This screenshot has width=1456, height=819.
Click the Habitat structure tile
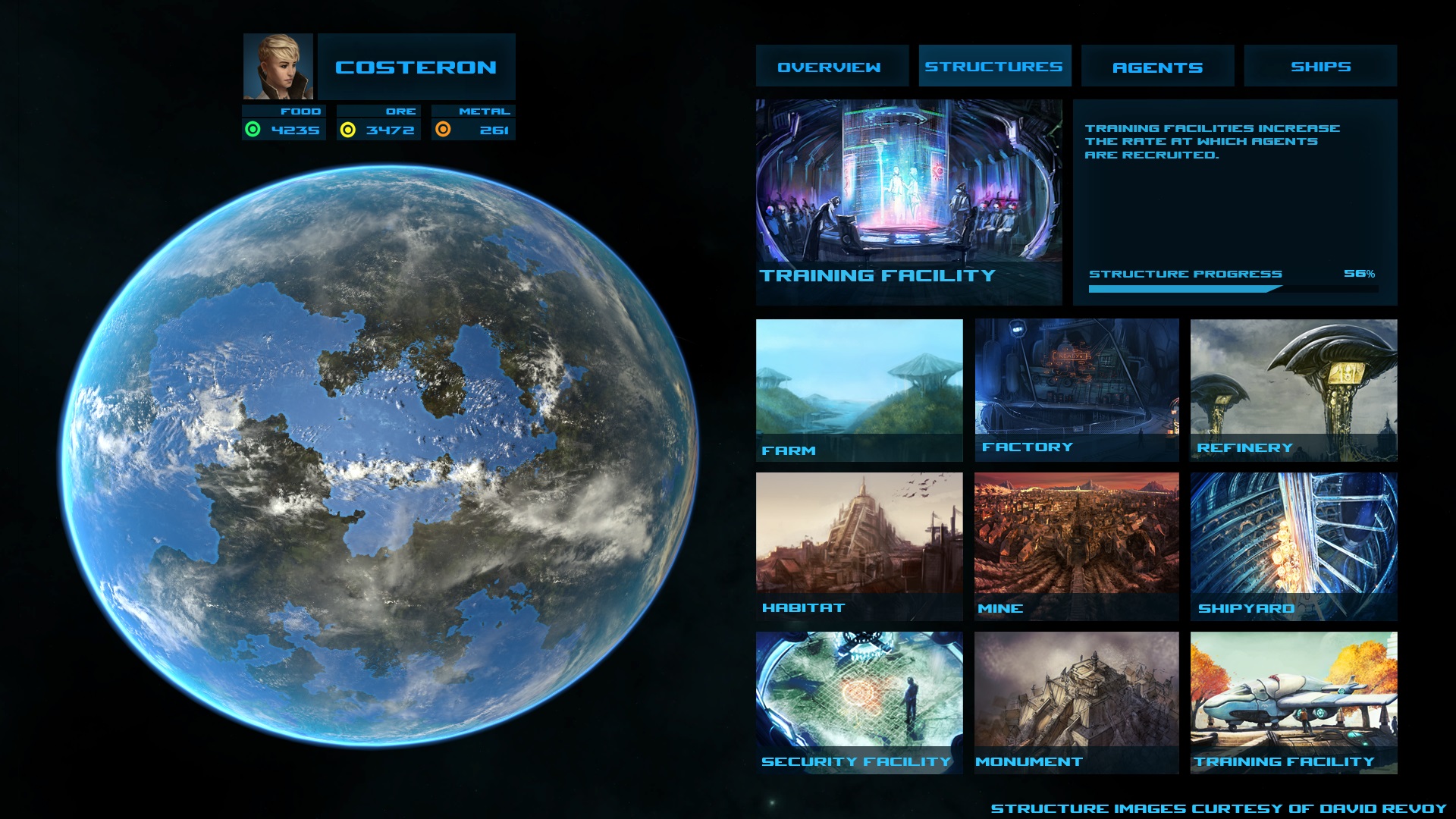[x=859, y=546]
